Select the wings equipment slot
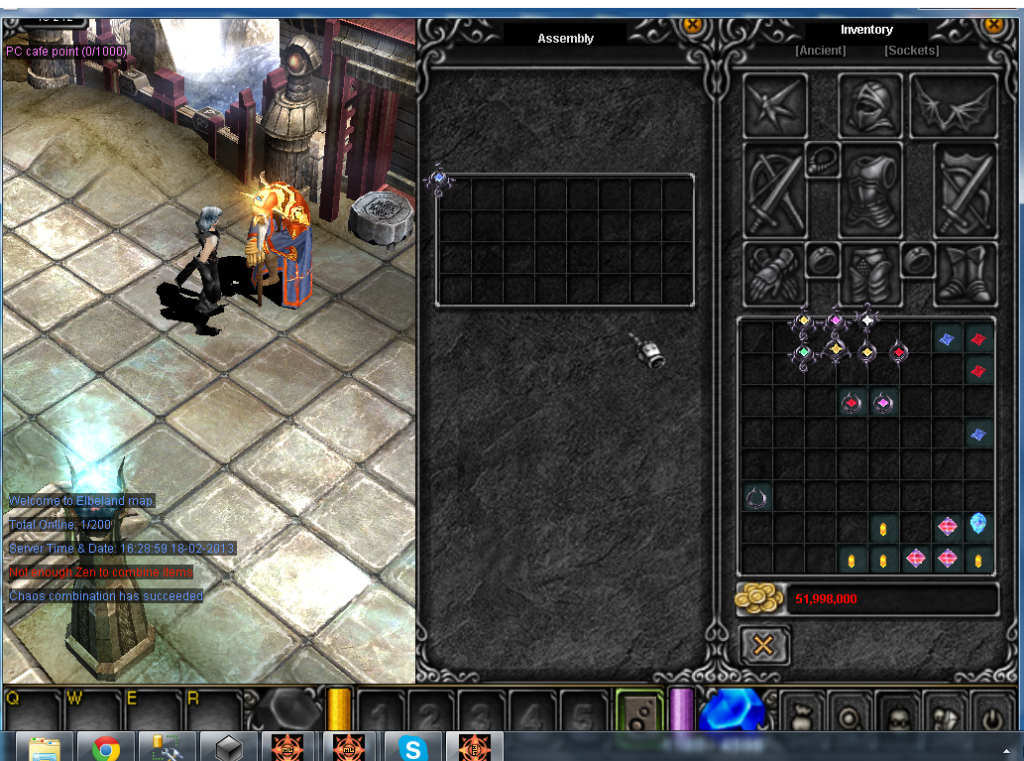The image size is (1024, 761). [x=953, y=105]
